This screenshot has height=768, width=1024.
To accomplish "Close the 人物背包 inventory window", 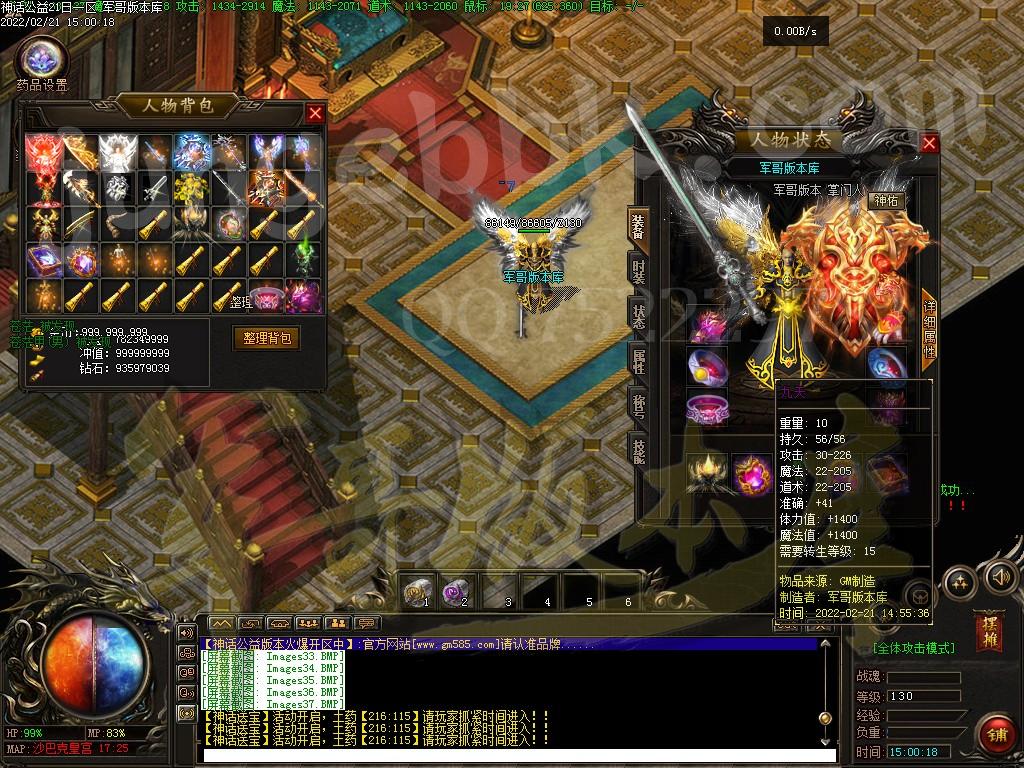I will 315,113.
